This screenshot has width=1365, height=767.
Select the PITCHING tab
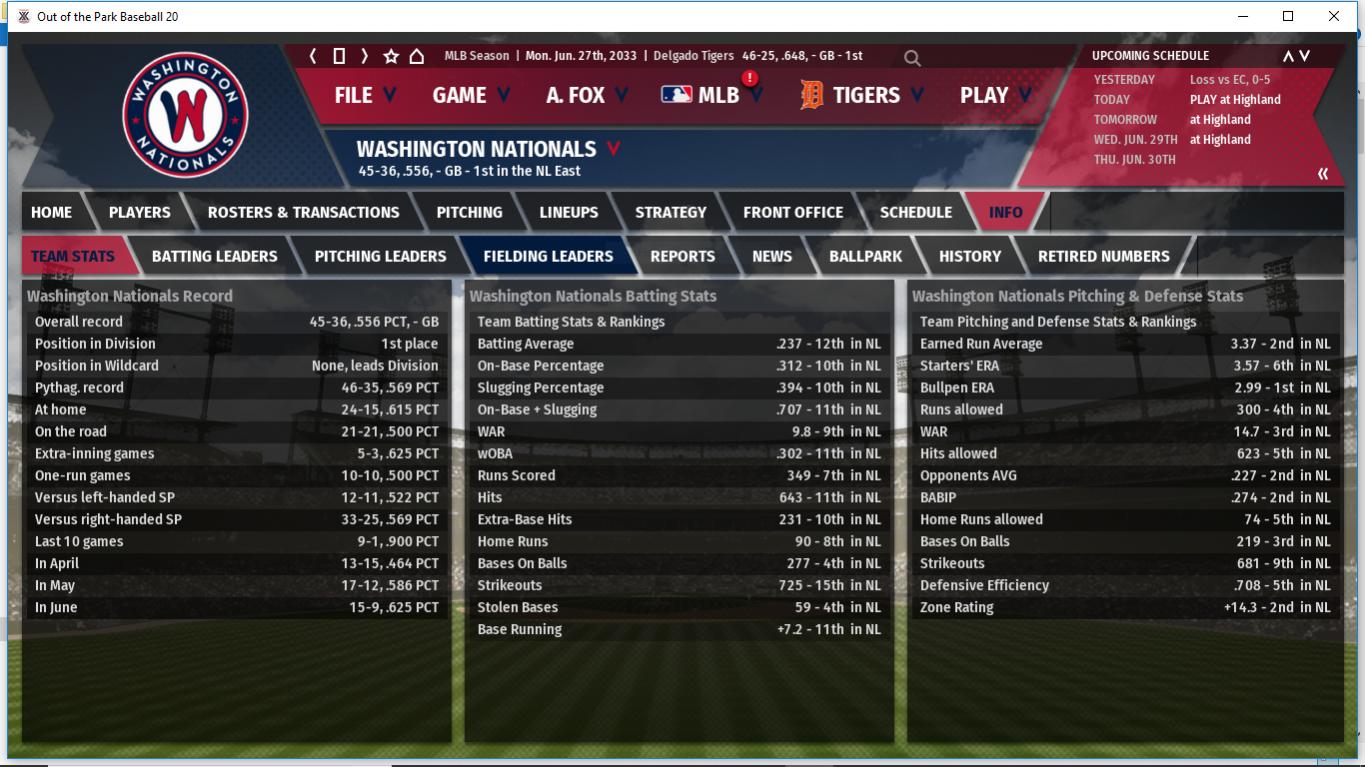[469, 212]
